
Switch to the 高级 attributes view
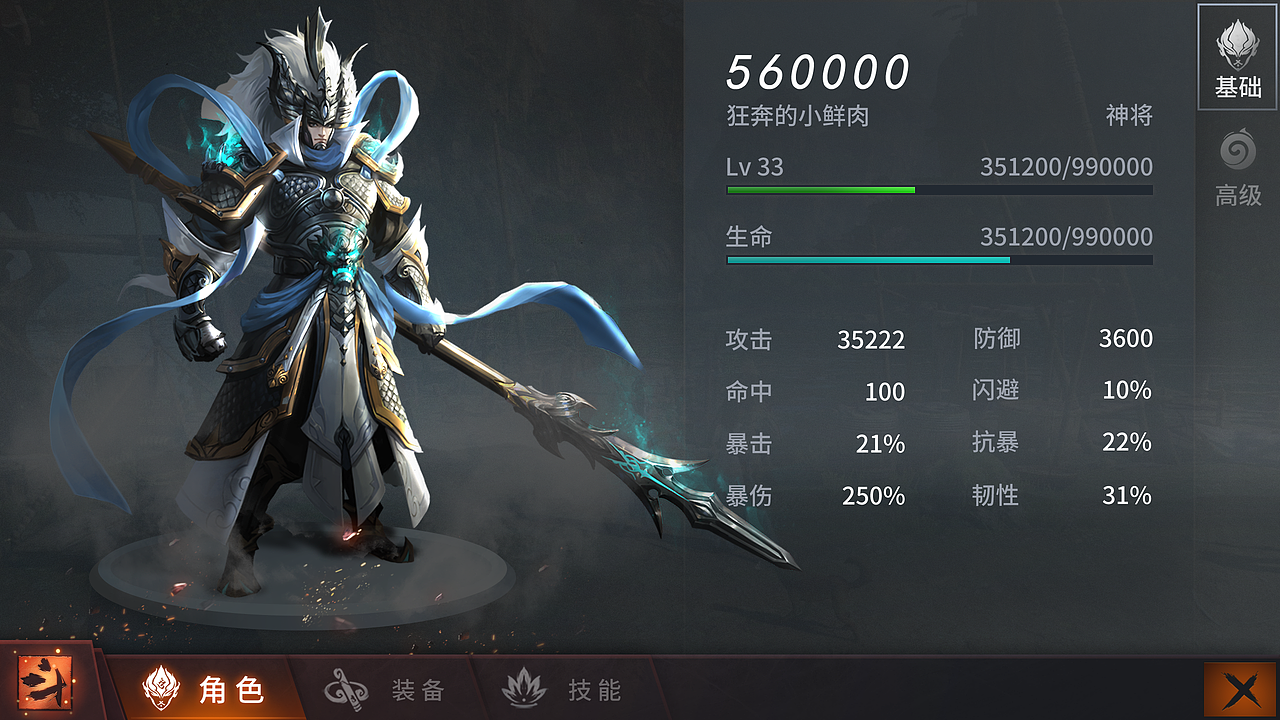pos(1238,170)
